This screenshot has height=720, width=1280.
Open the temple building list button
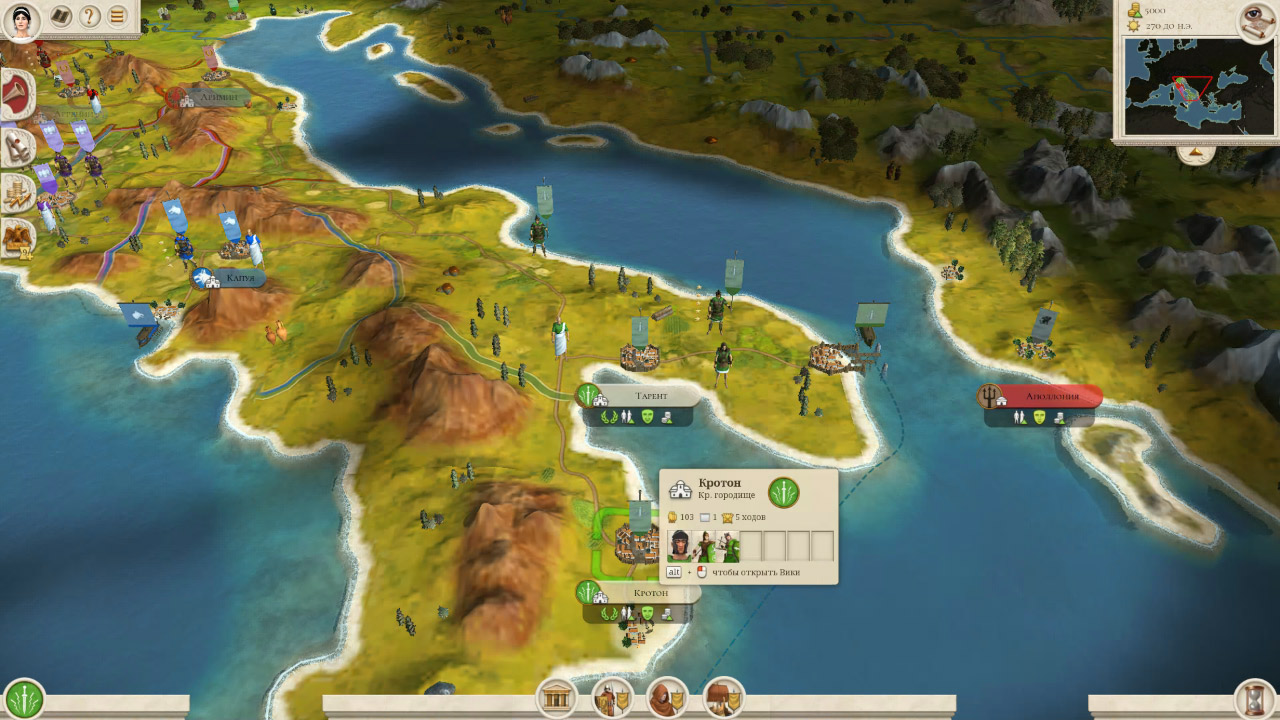pos(557,697)
